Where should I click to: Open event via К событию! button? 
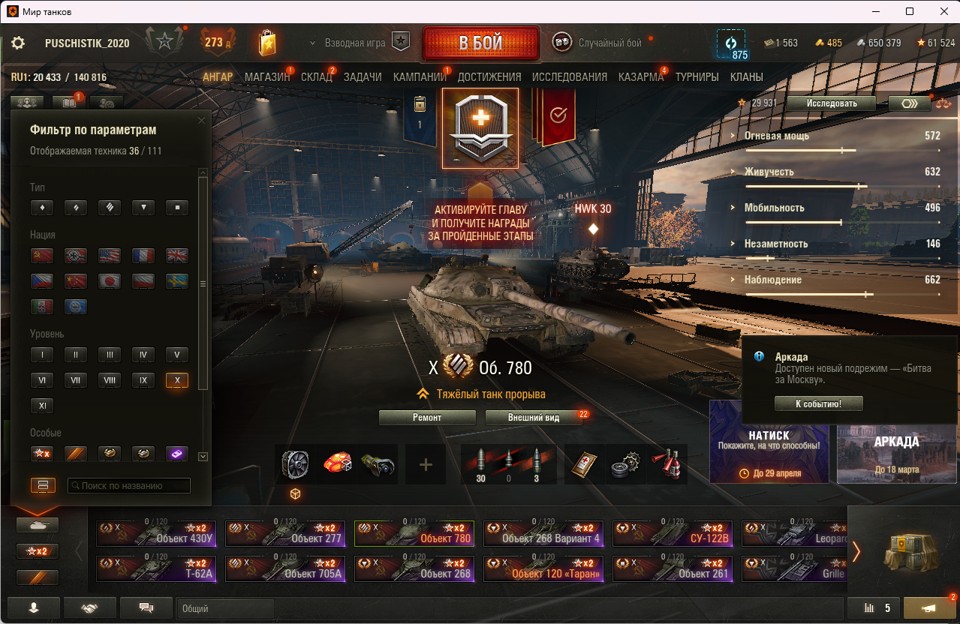pyautogui.click(x=817, y=404)
